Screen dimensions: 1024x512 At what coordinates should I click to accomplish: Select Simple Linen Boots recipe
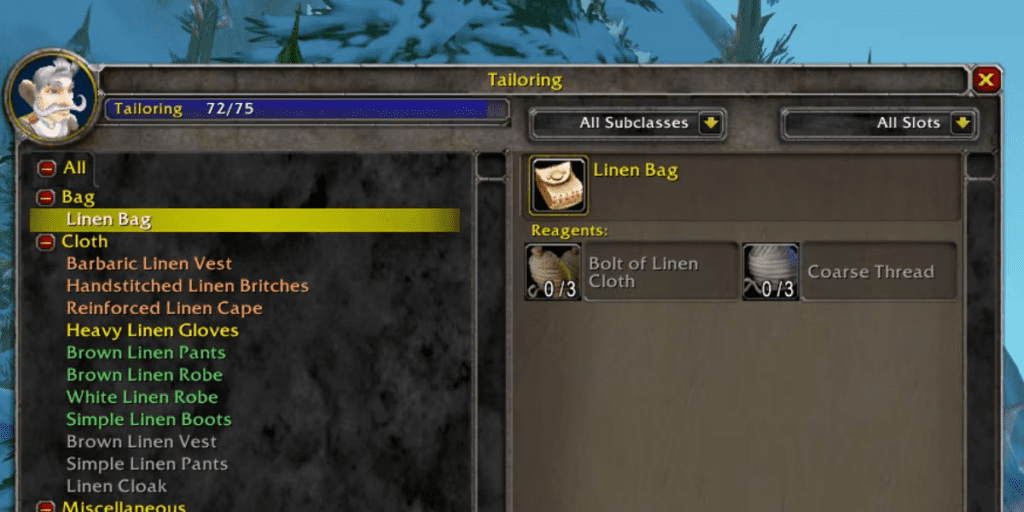point(149,419)
